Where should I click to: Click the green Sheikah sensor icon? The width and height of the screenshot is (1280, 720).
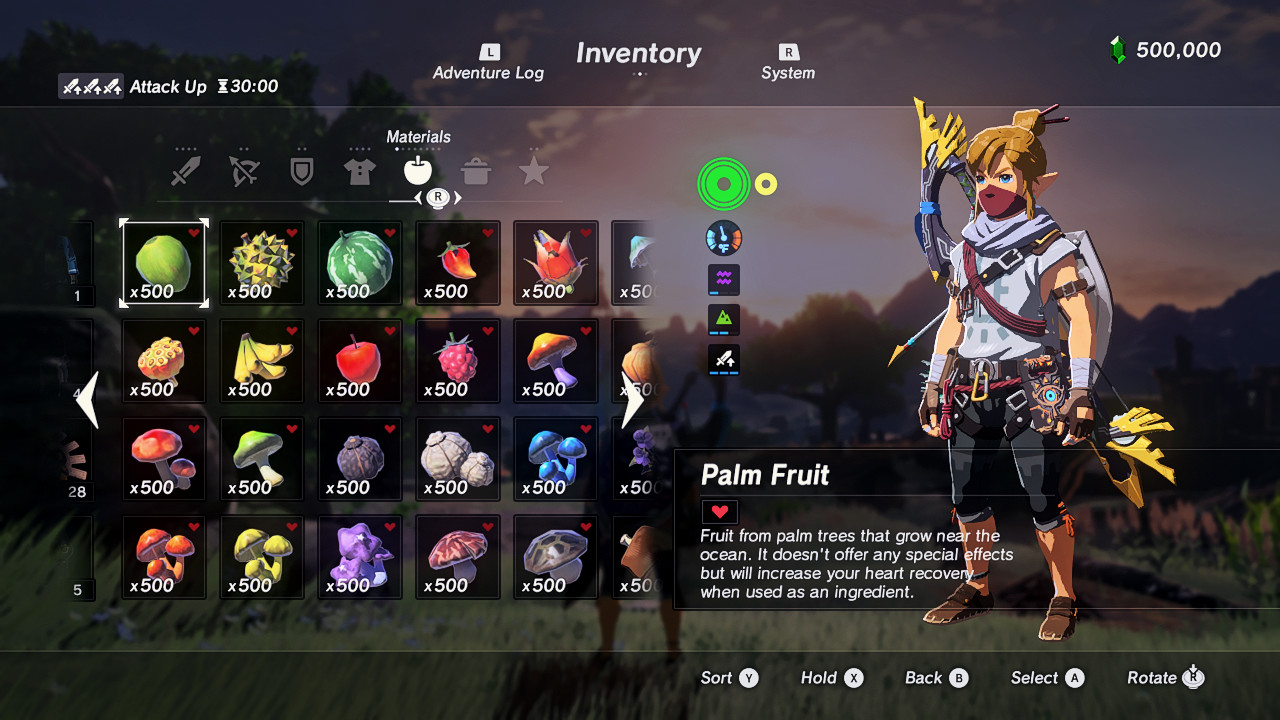(722, 182)
